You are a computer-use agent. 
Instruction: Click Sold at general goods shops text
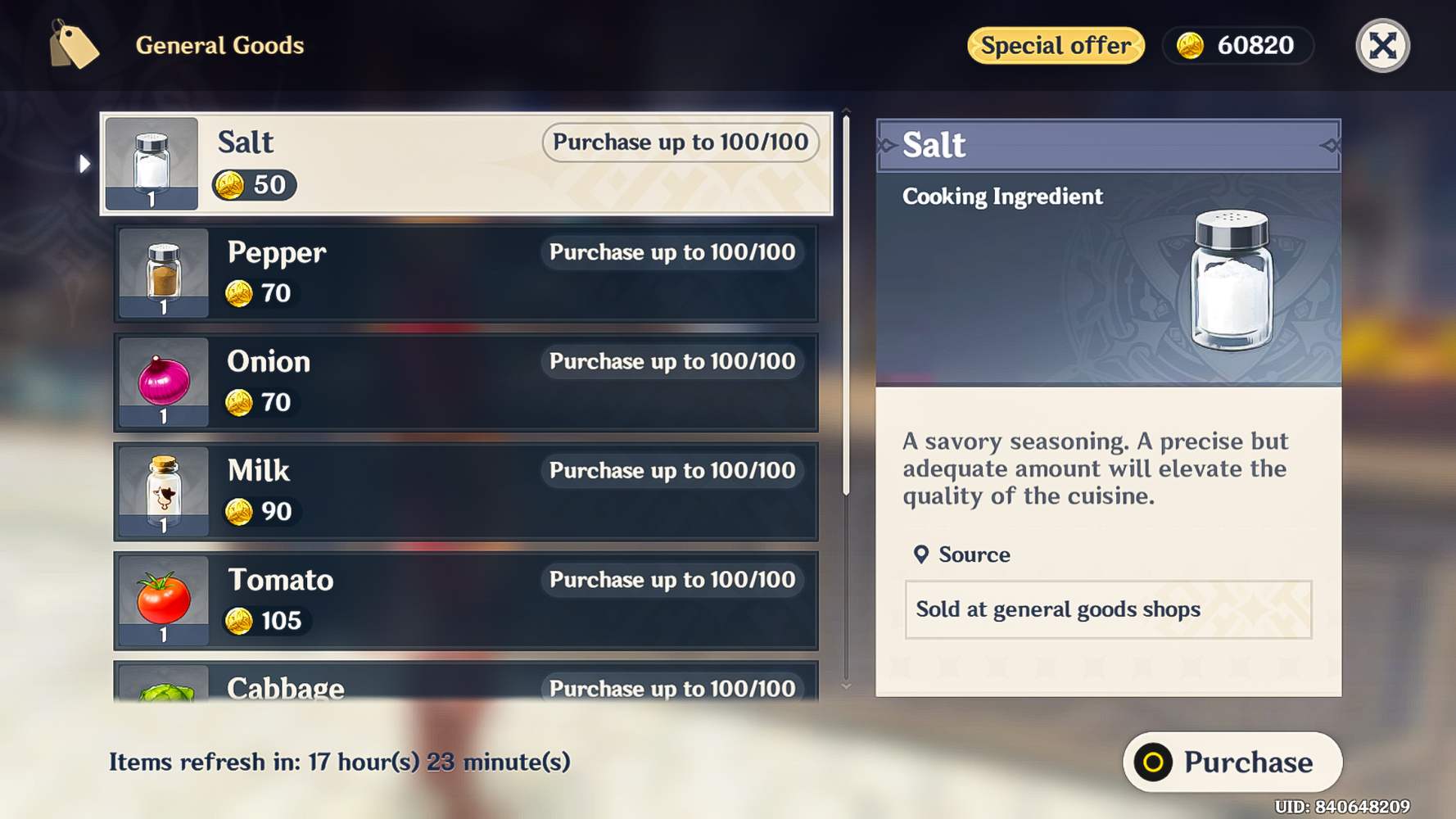pyautogui.click(x=1057, y=609)
